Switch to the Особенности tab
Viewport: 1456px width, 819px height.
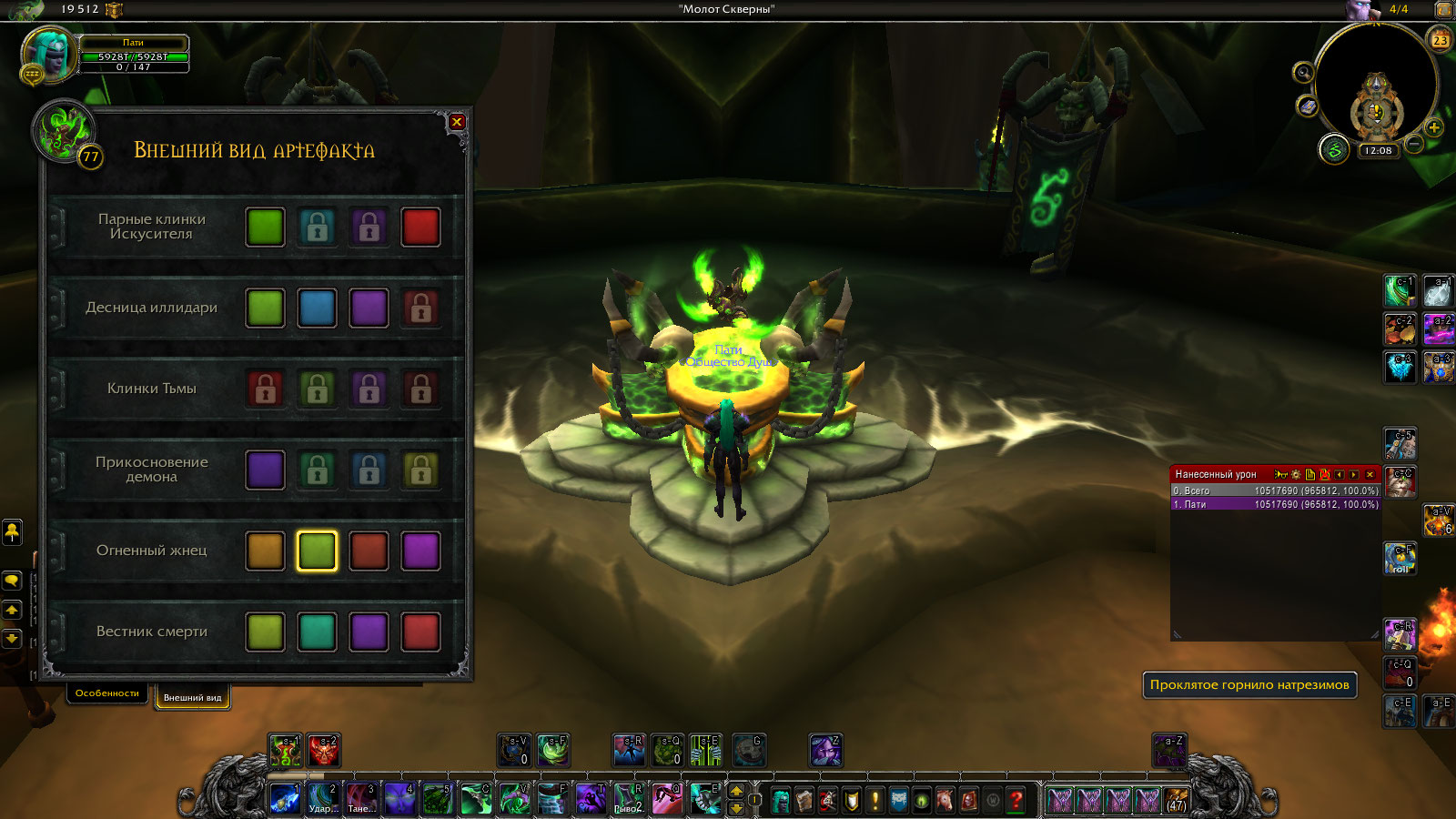click(107, 693)
